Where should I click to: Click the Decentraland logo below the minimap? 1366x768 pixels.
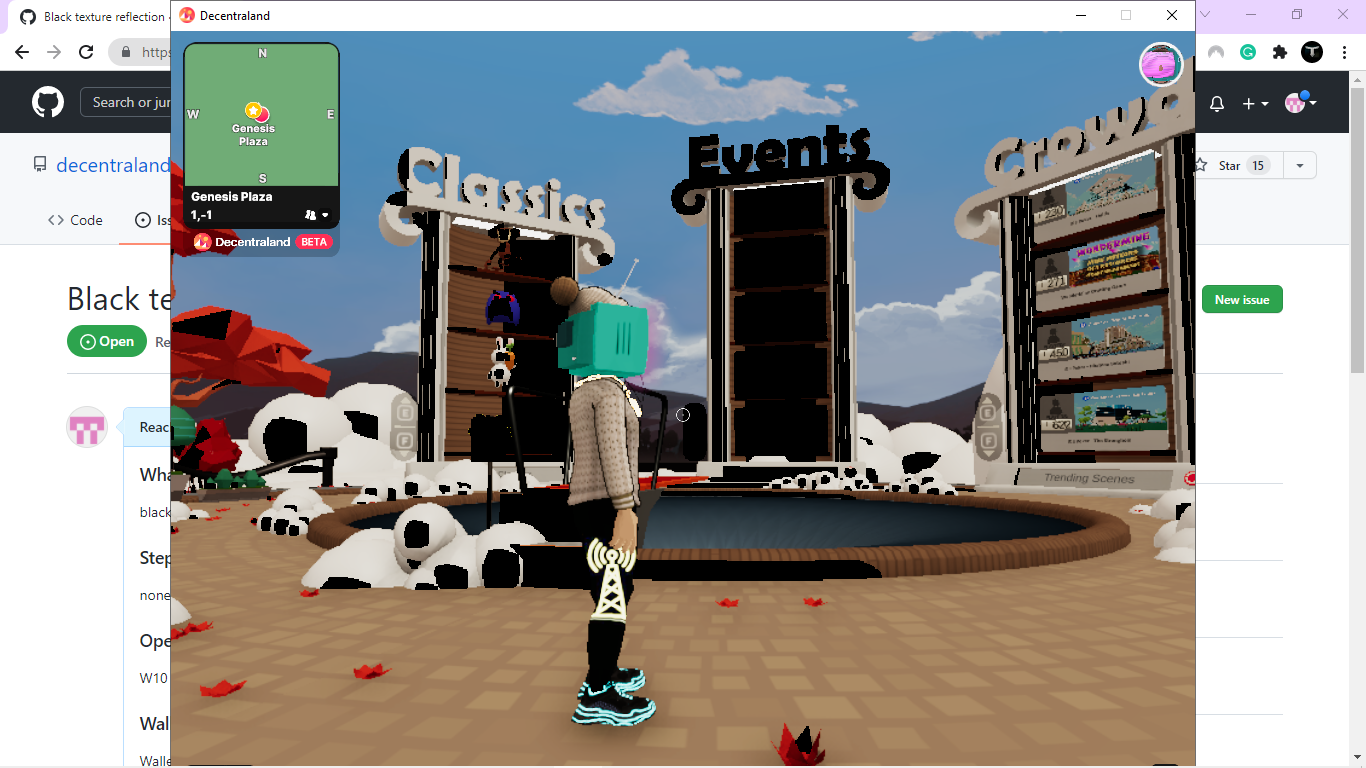pyautogui.click(x=201, y=242)
